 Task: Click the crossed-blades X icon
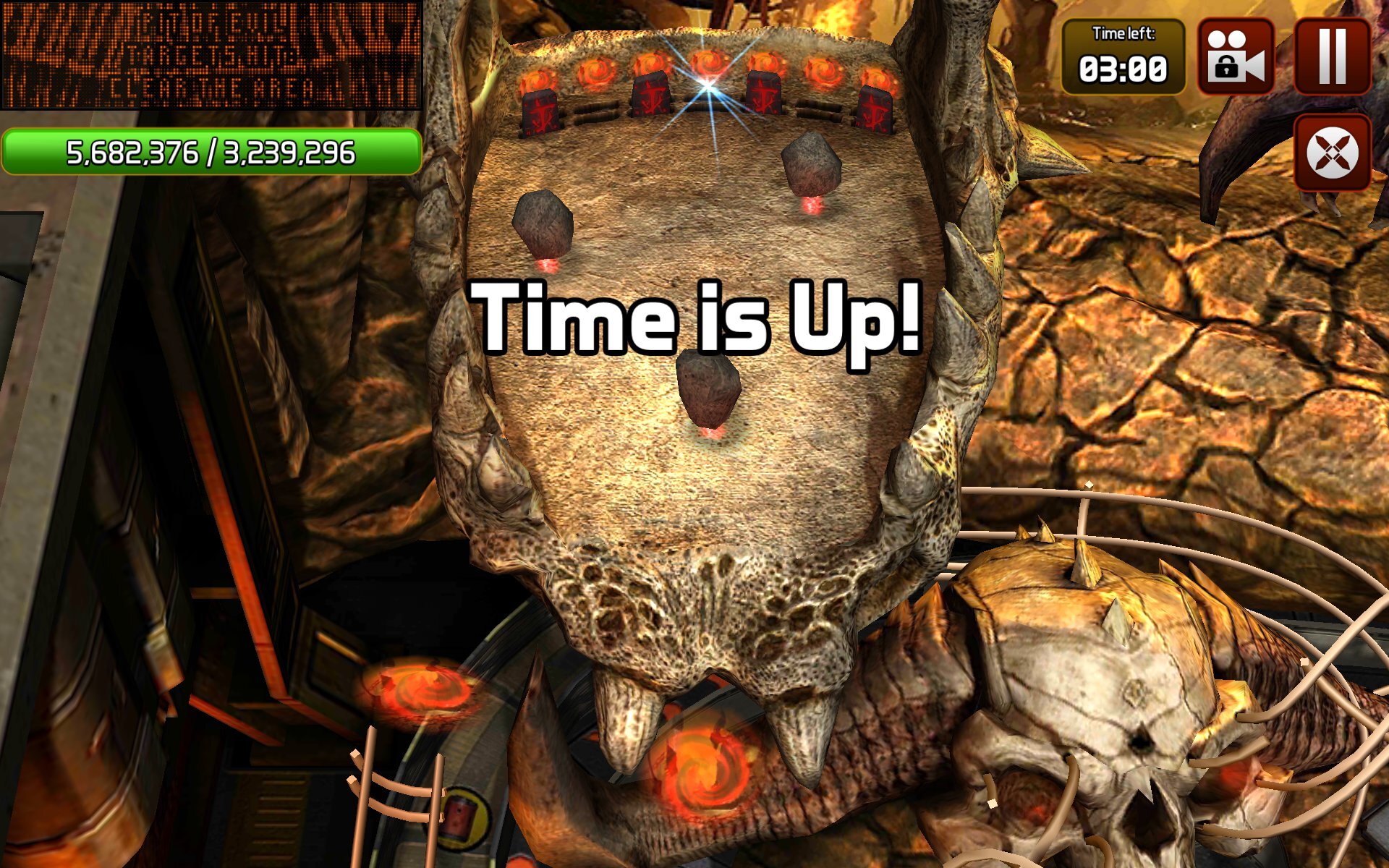click(1334, 153)
